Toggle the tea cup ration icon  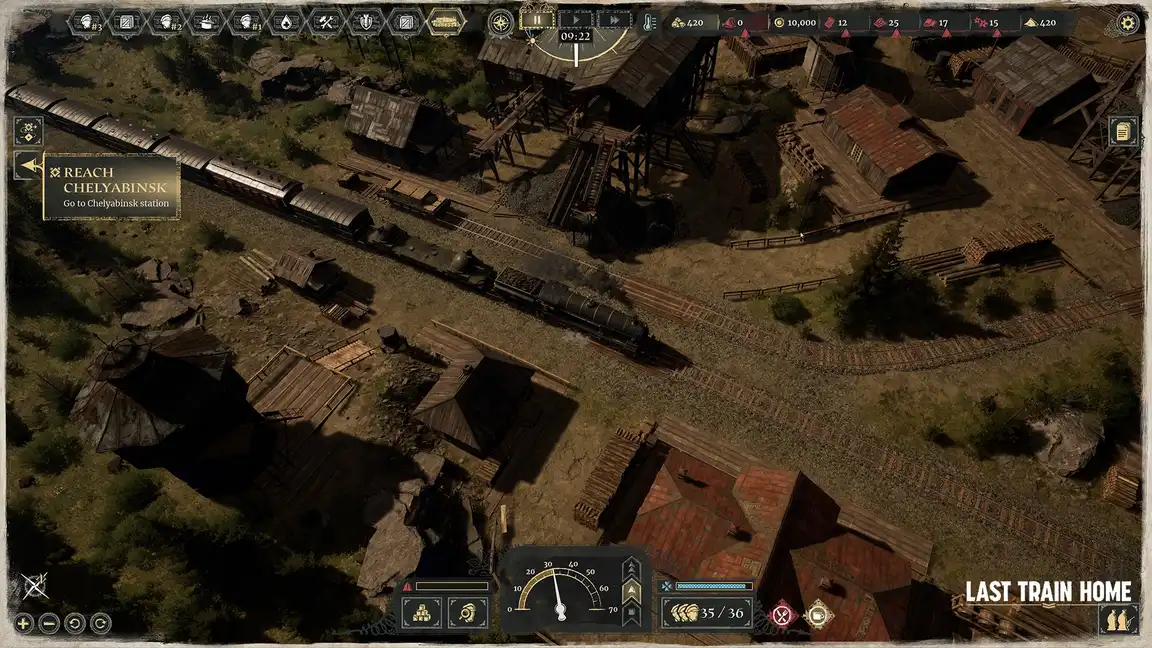point(819,614)
